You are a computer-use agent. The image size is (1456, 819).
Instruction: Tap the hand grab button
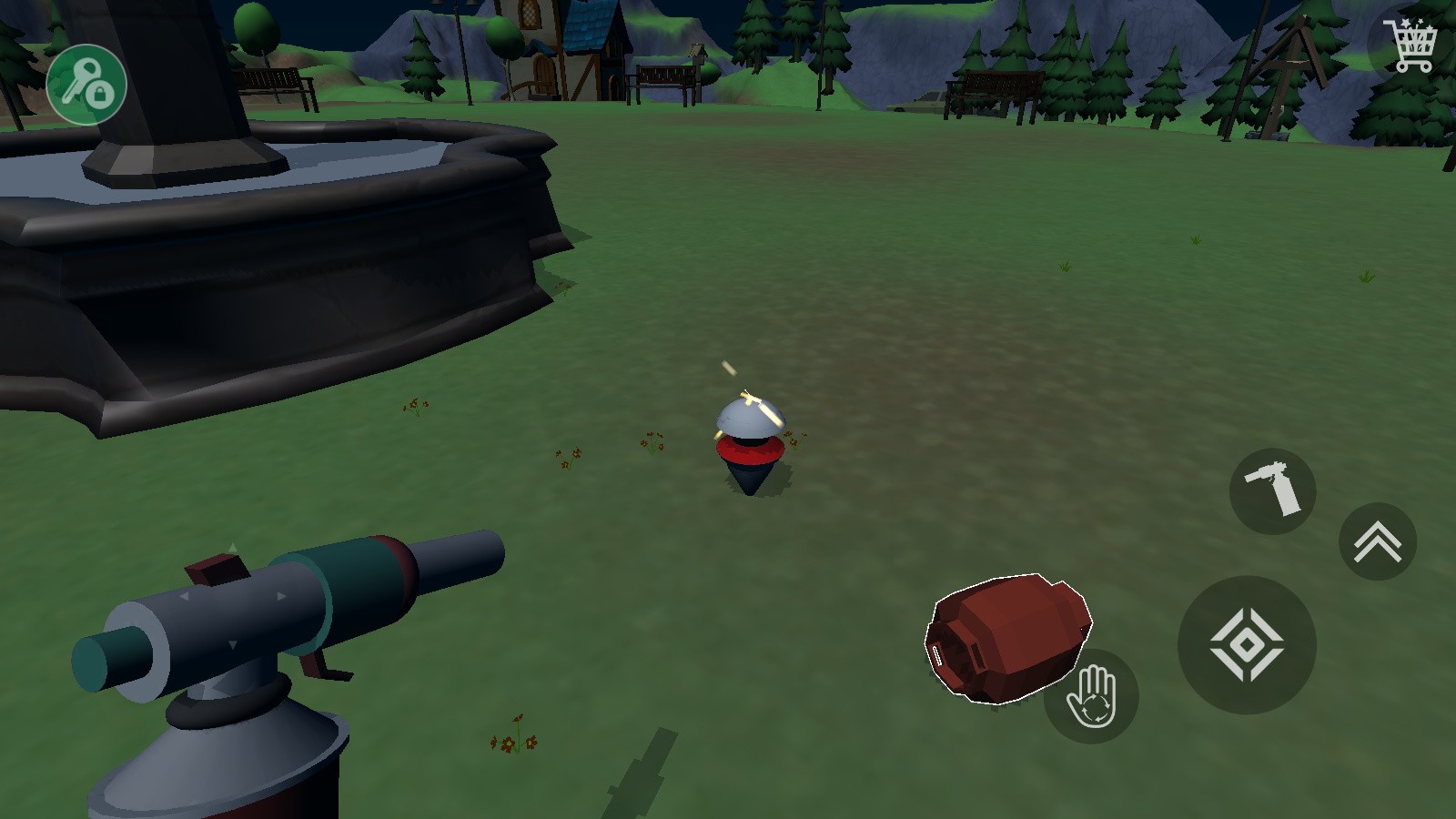pyautogui.click(x=1091, y=697)
